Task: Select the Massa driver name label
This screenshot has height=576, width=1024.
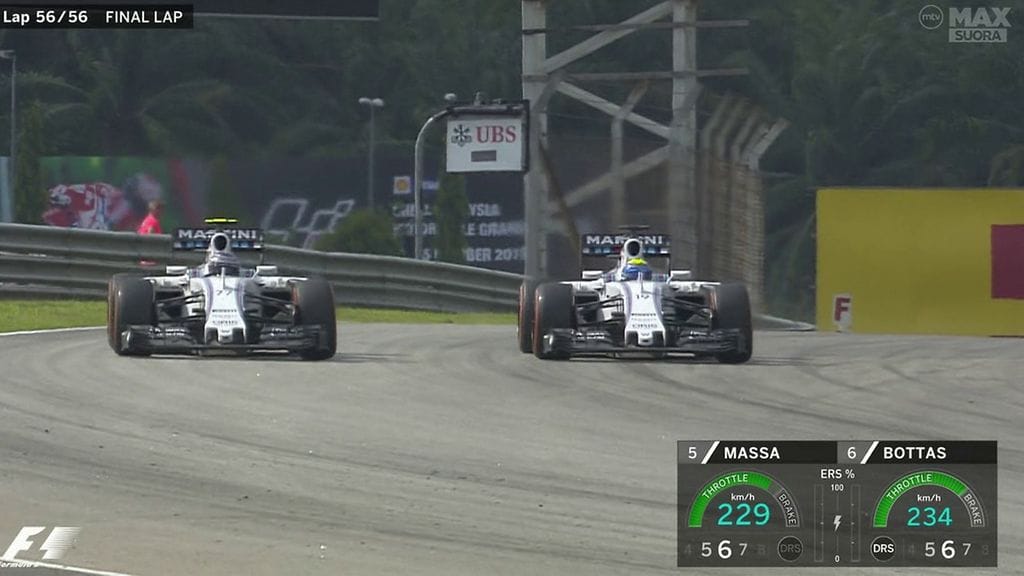Action: [x=751, y=453]
